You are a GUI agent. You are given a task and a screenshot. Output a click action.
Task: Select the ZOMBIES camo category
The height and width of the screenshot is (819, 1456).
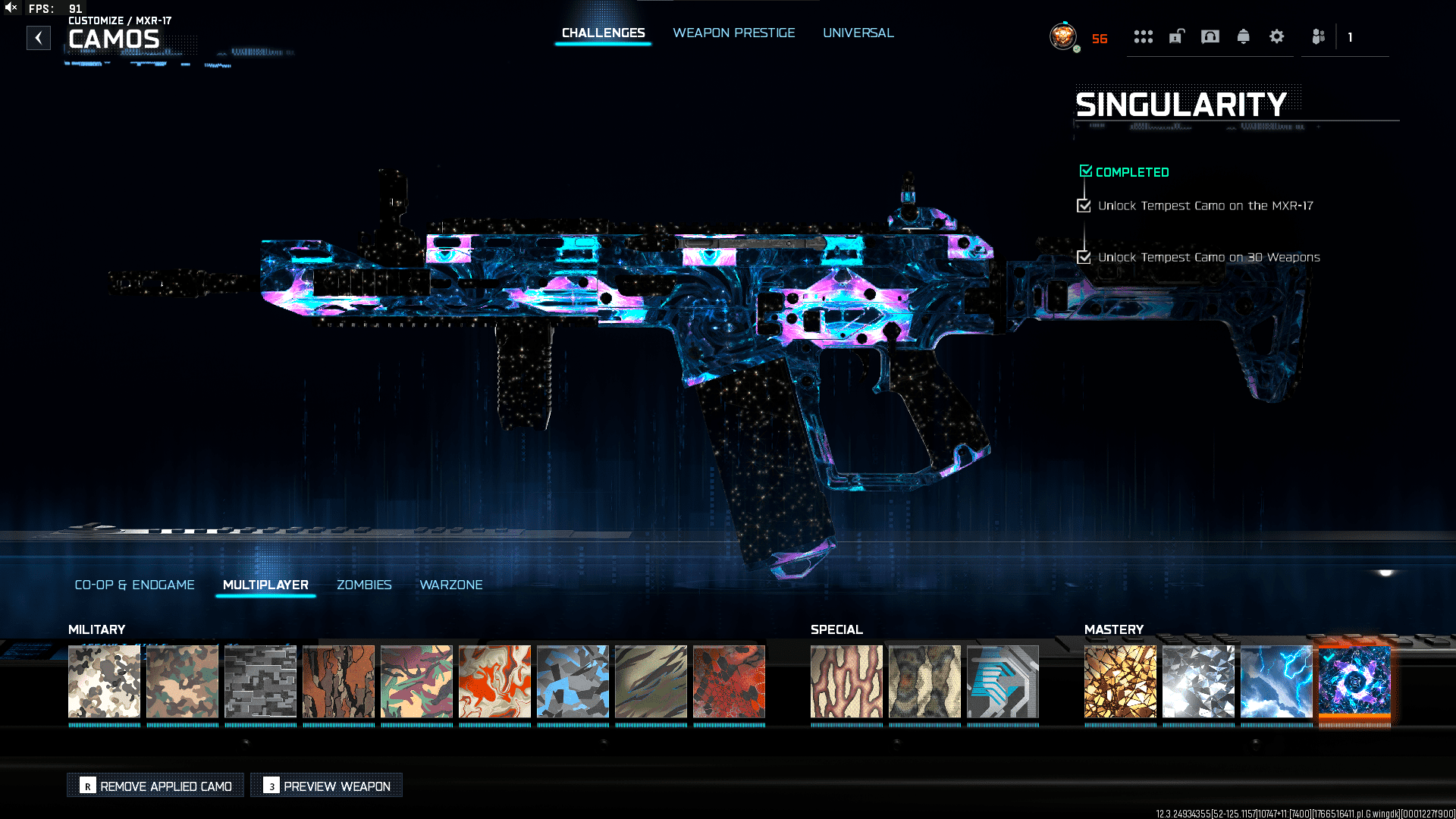click(x=364, y=585)
